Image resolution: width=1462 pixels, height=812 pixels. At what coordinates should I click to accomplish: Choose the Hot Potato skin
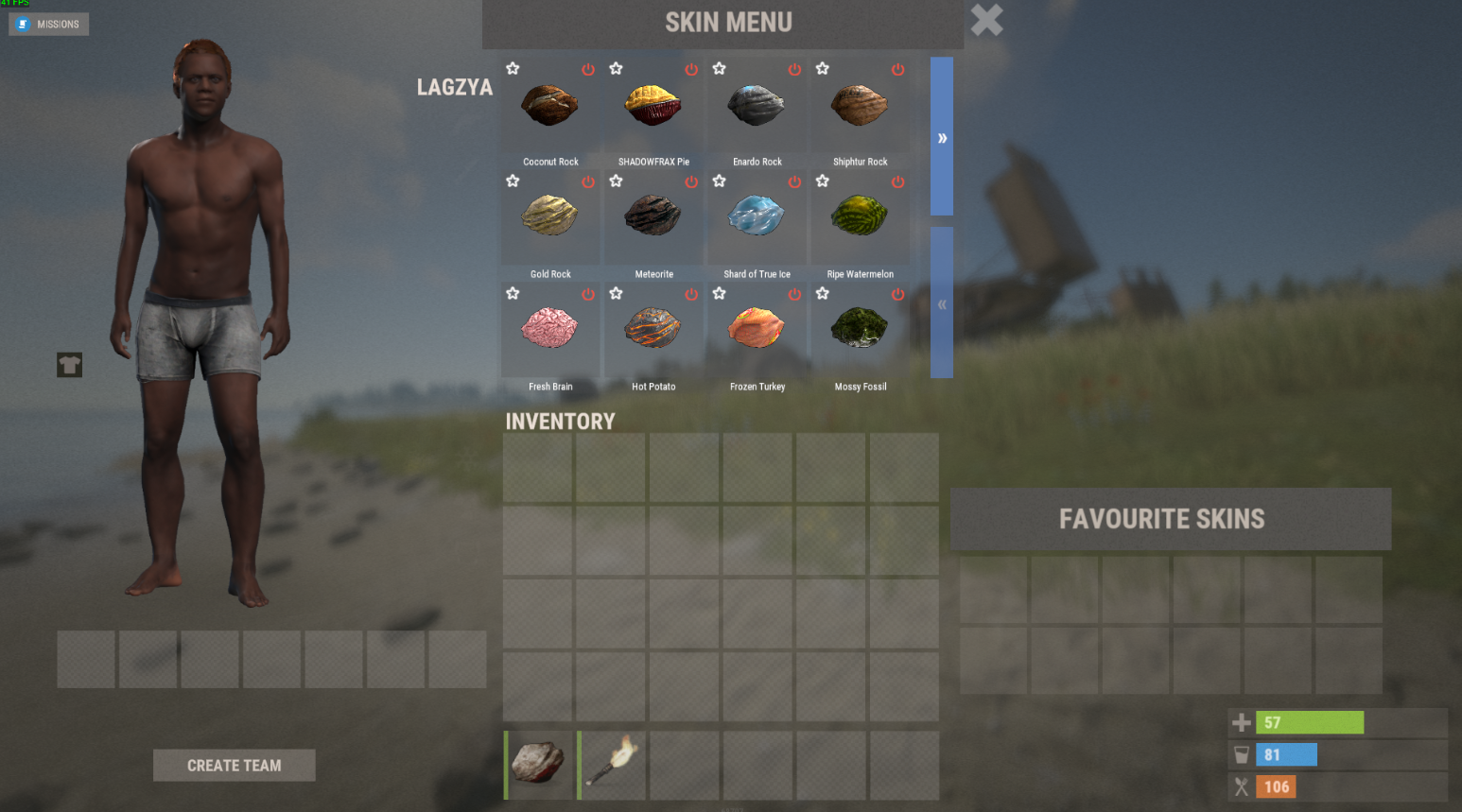(x=653, y=329)
